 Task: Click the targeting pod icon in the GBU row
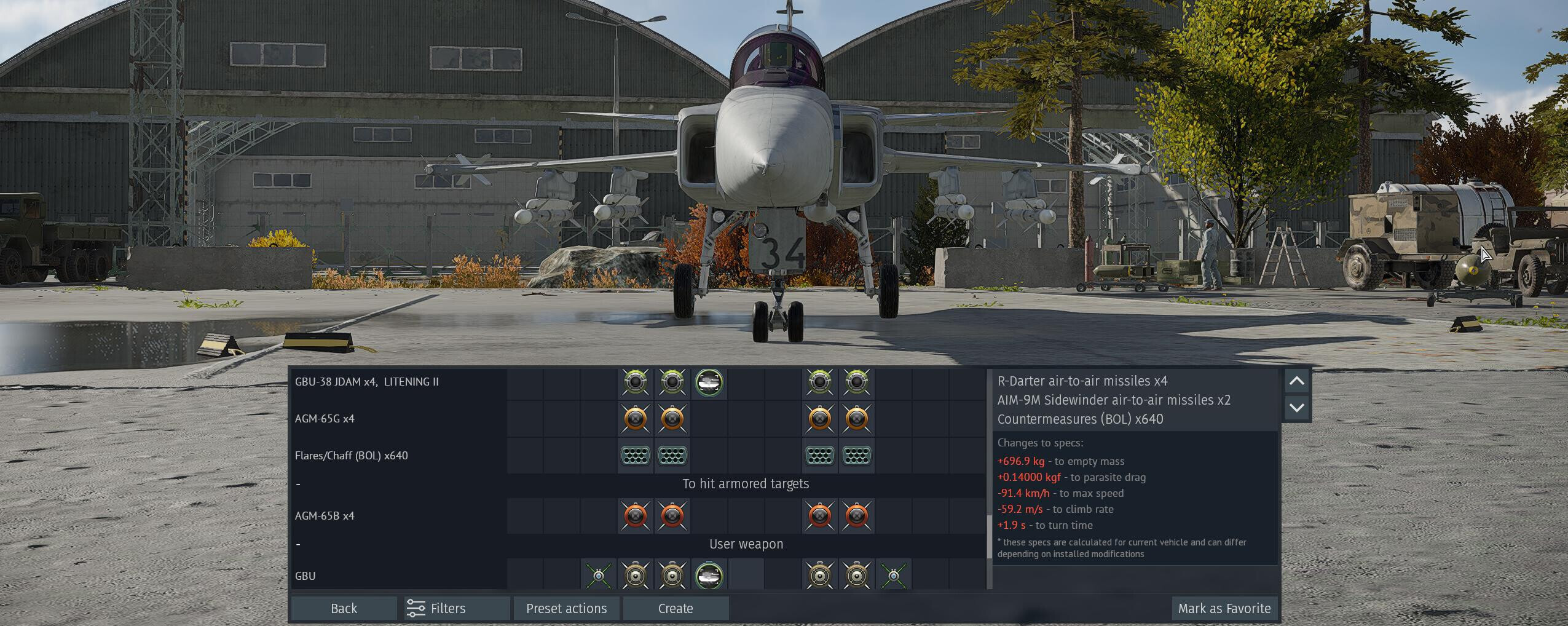(x=709, y=576)
